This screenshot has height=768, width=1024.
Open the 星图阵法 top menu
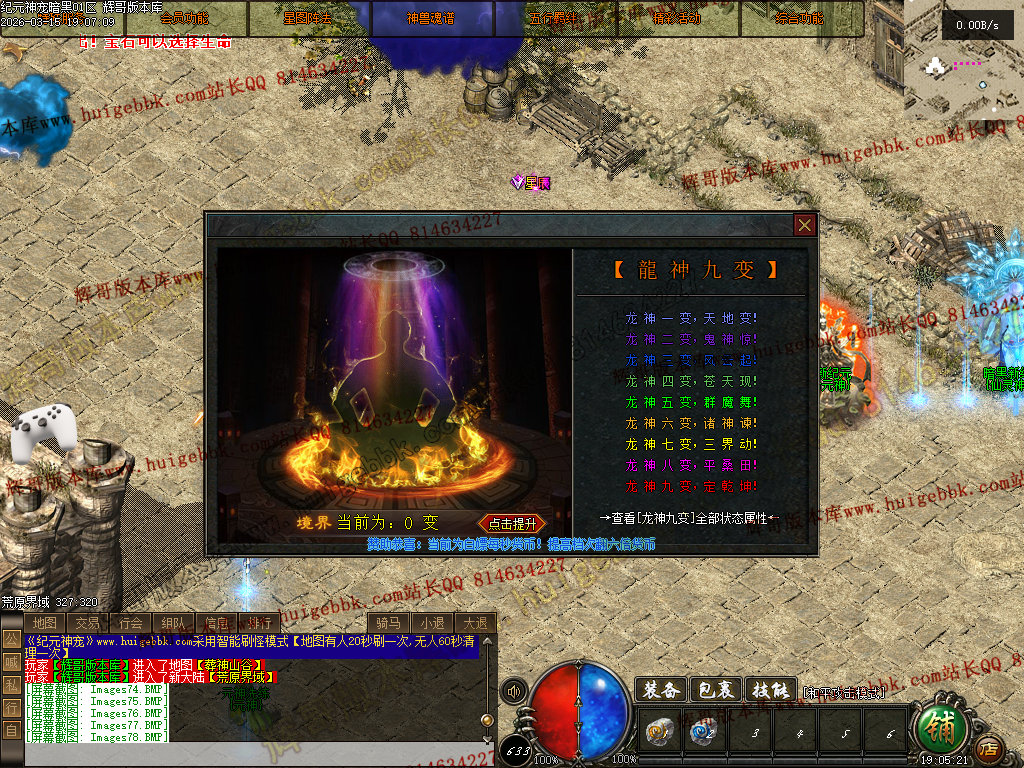[x=309, y=18]
